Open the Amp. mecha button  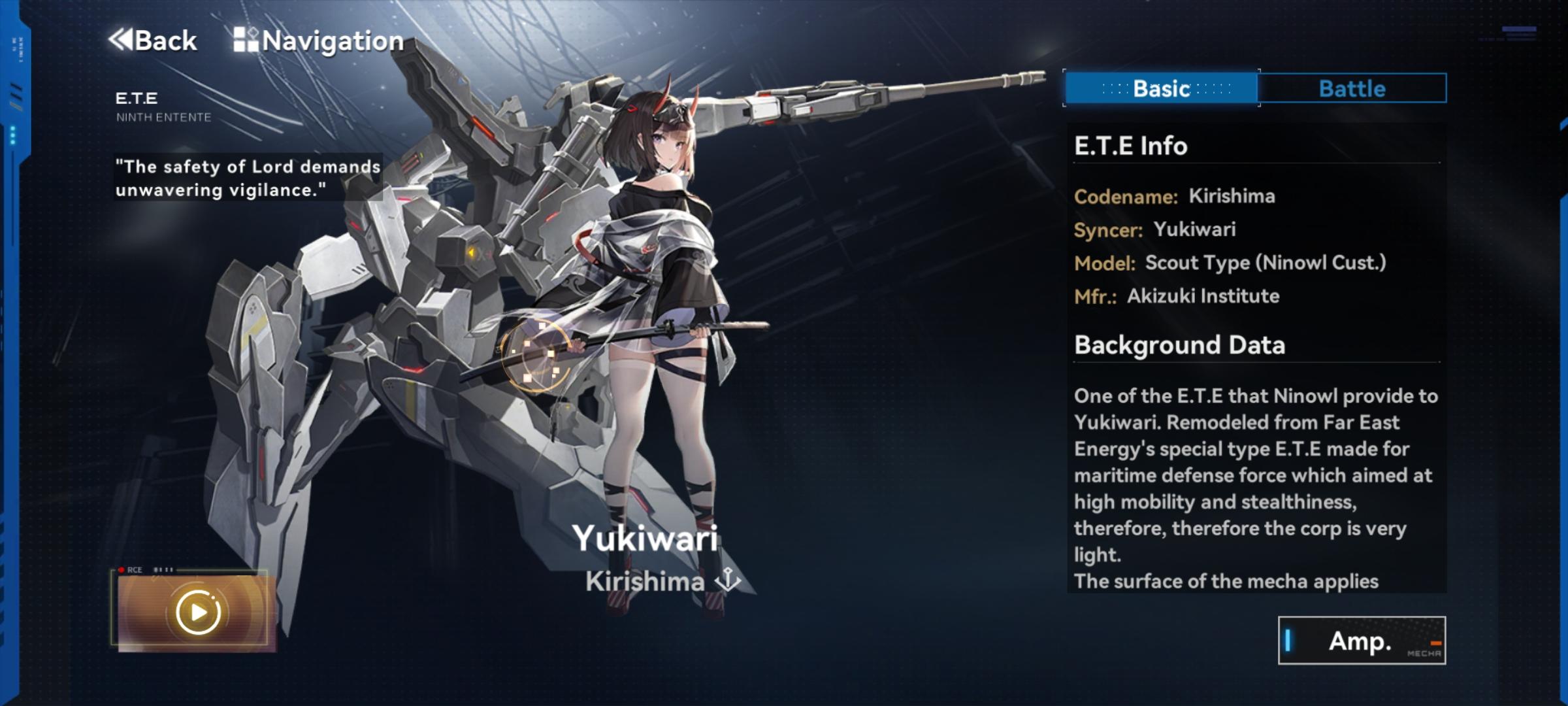point(1361,641)
